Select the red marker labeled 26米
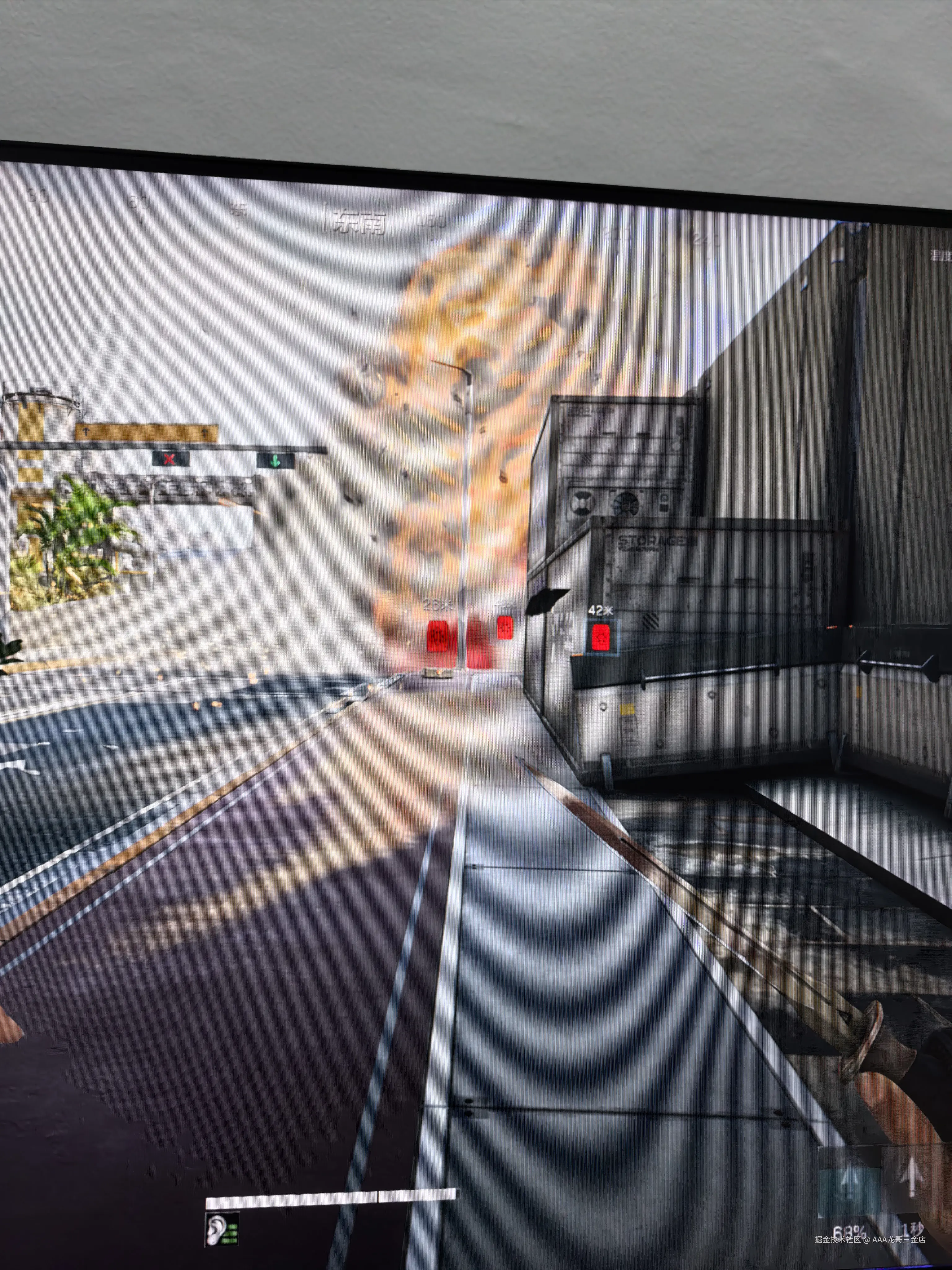 pos(438,636)
